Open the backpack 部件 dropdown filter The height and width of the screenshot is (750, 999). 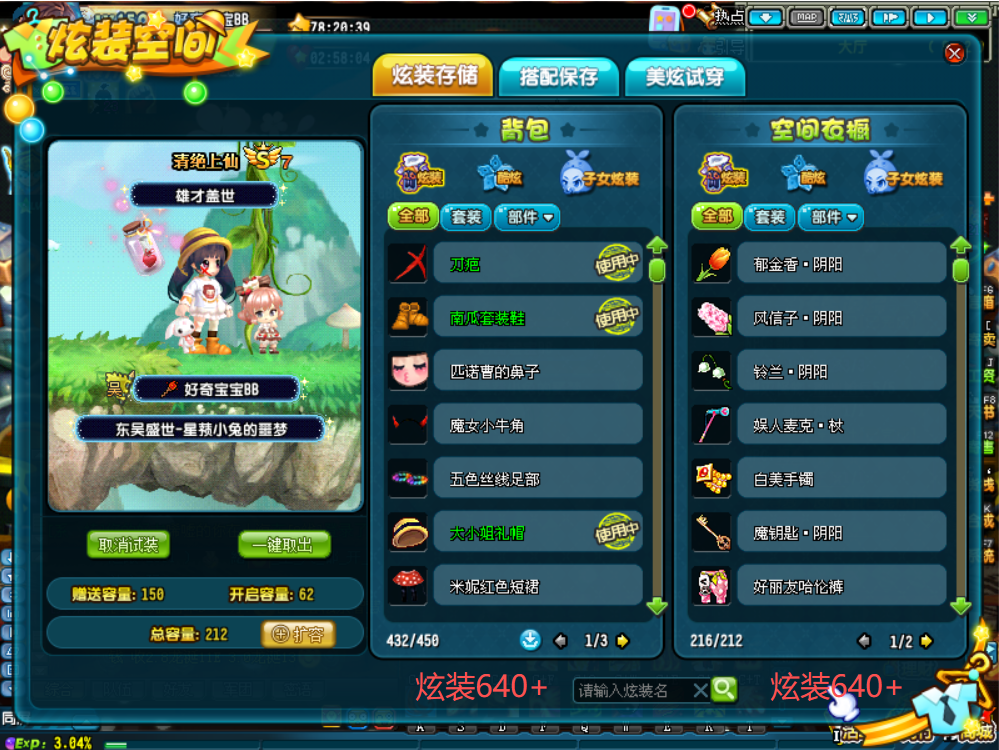(x=531, y=217)
